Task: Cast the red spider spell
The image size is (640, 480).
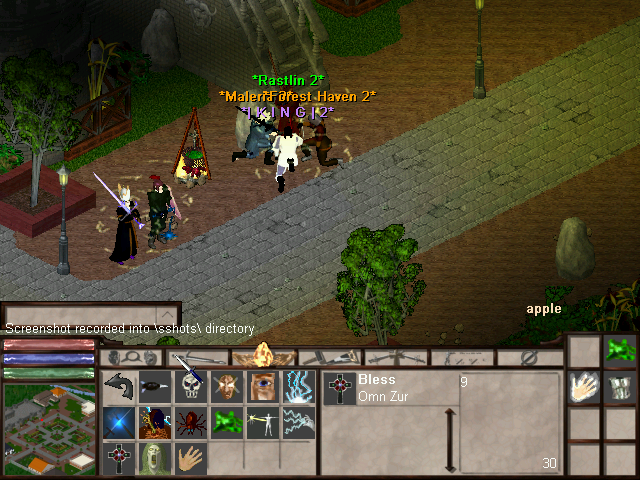Action: 190,422
